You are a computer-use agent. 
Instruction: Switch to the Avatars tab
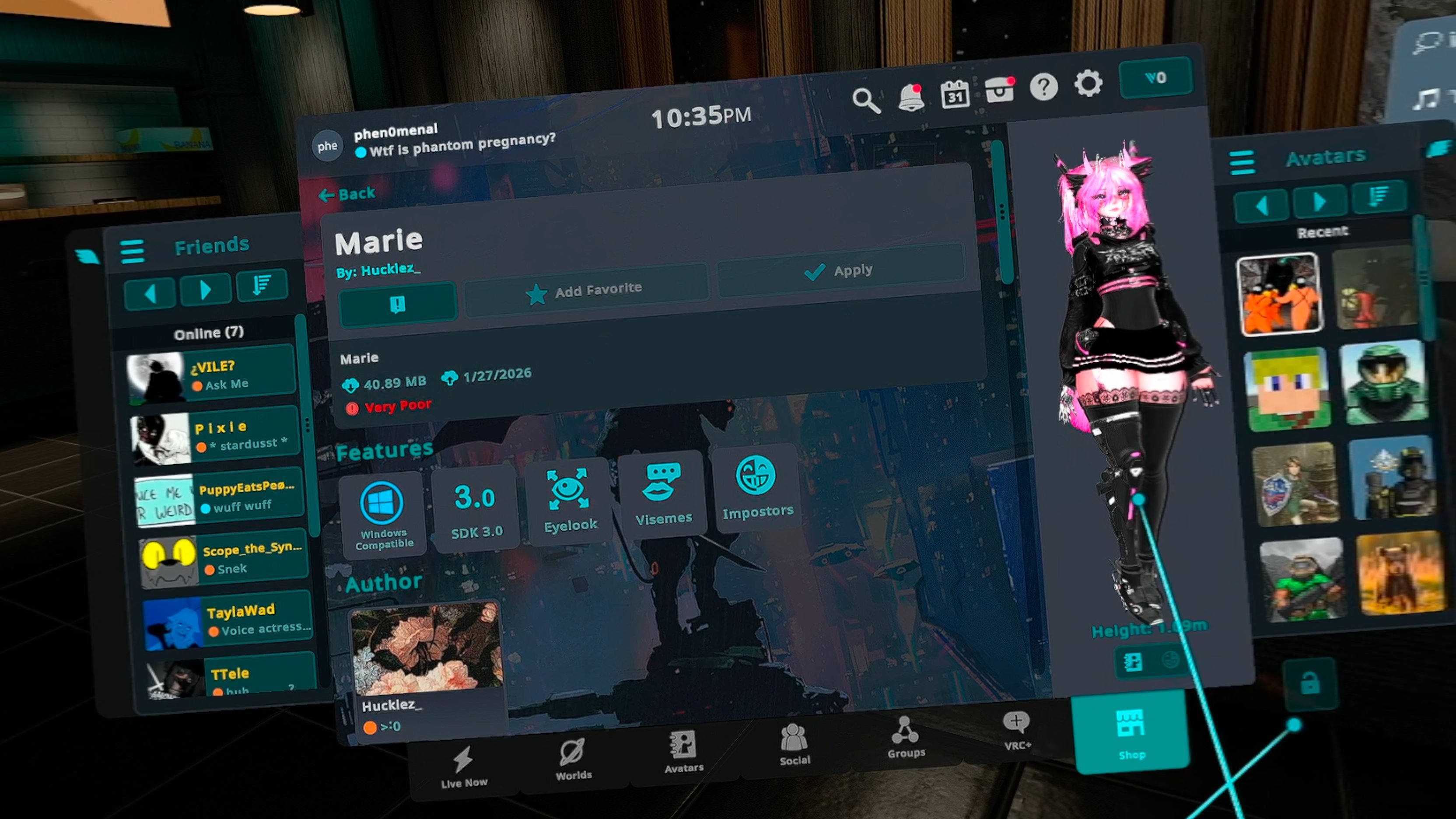(x=683, y=752)
